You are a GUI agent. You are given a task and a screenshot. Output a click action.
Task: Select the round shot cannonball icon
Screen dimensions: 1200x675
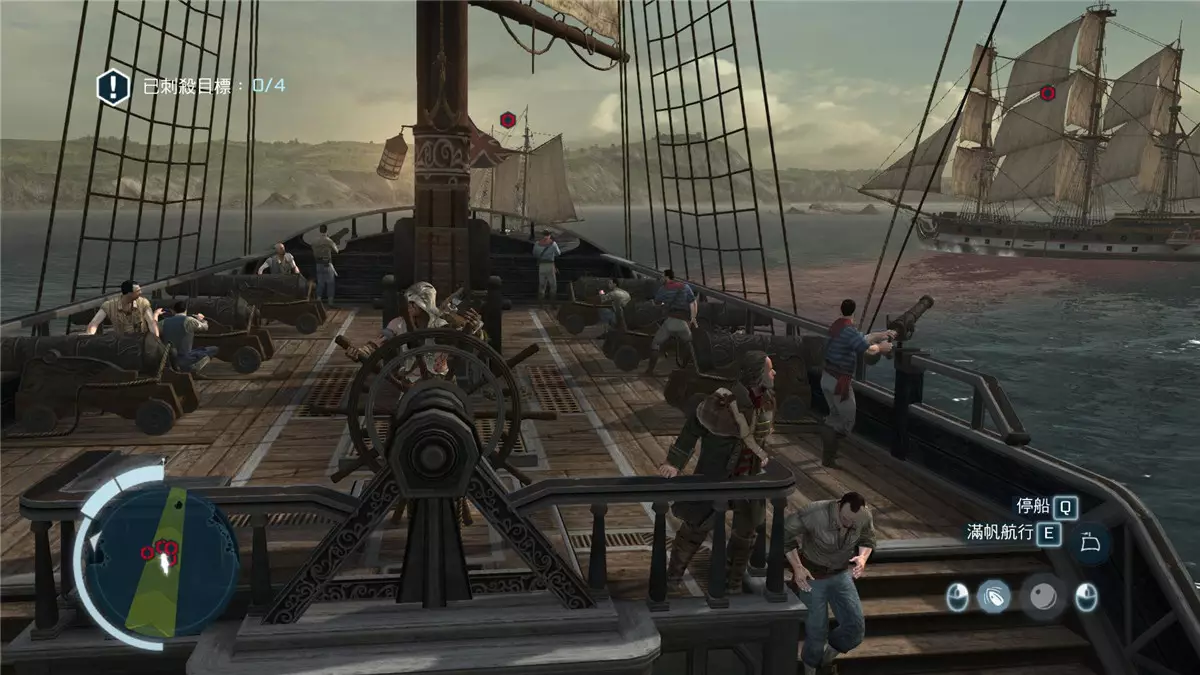coord(1041,598)
